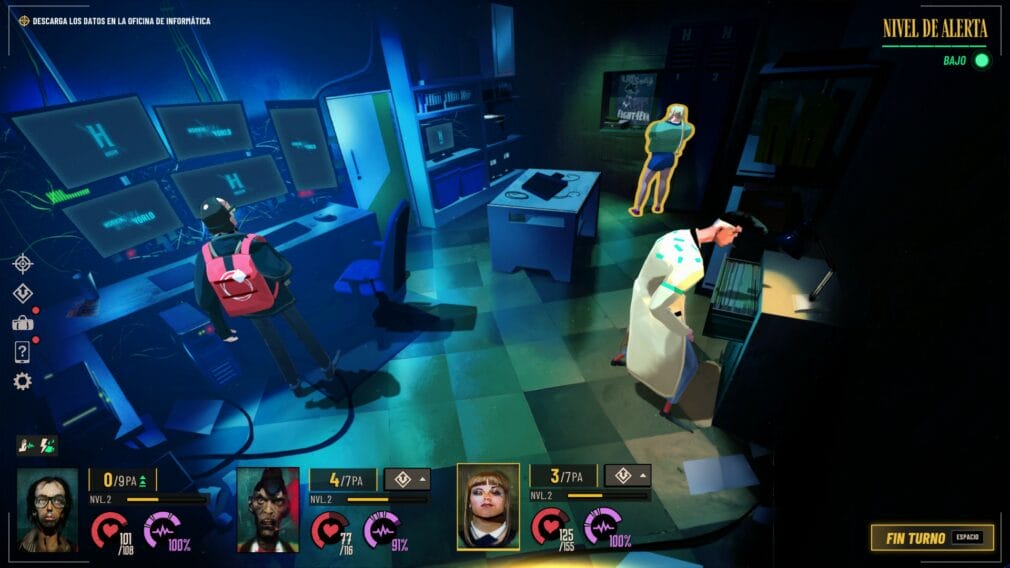
Task: Expand the action dropdown beside the punk's 4/7 PA
Action: tap(407, 479)
